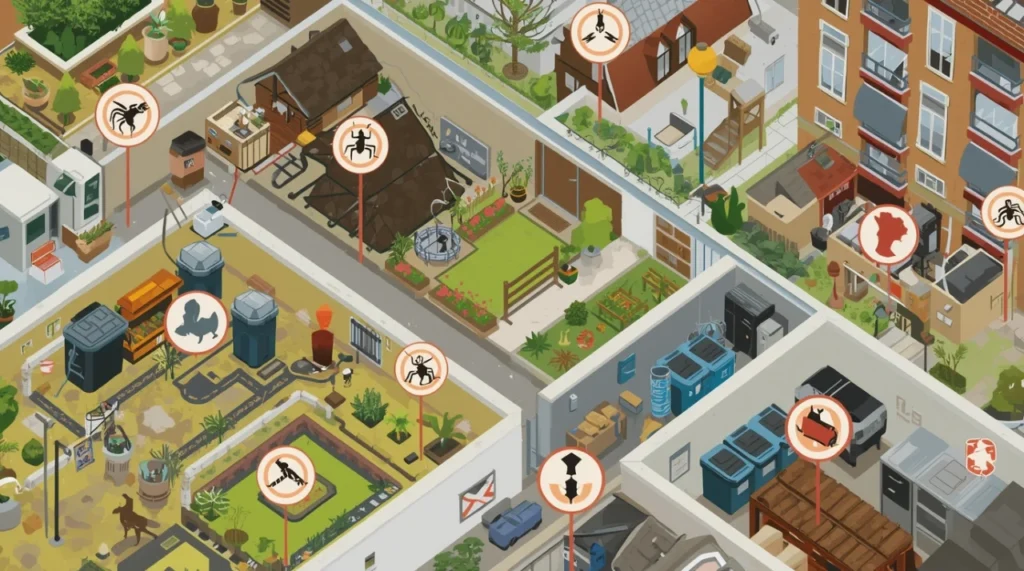
Task: Open the three-insect marker above the red-roofed house
Action: (x=600, y=33)
